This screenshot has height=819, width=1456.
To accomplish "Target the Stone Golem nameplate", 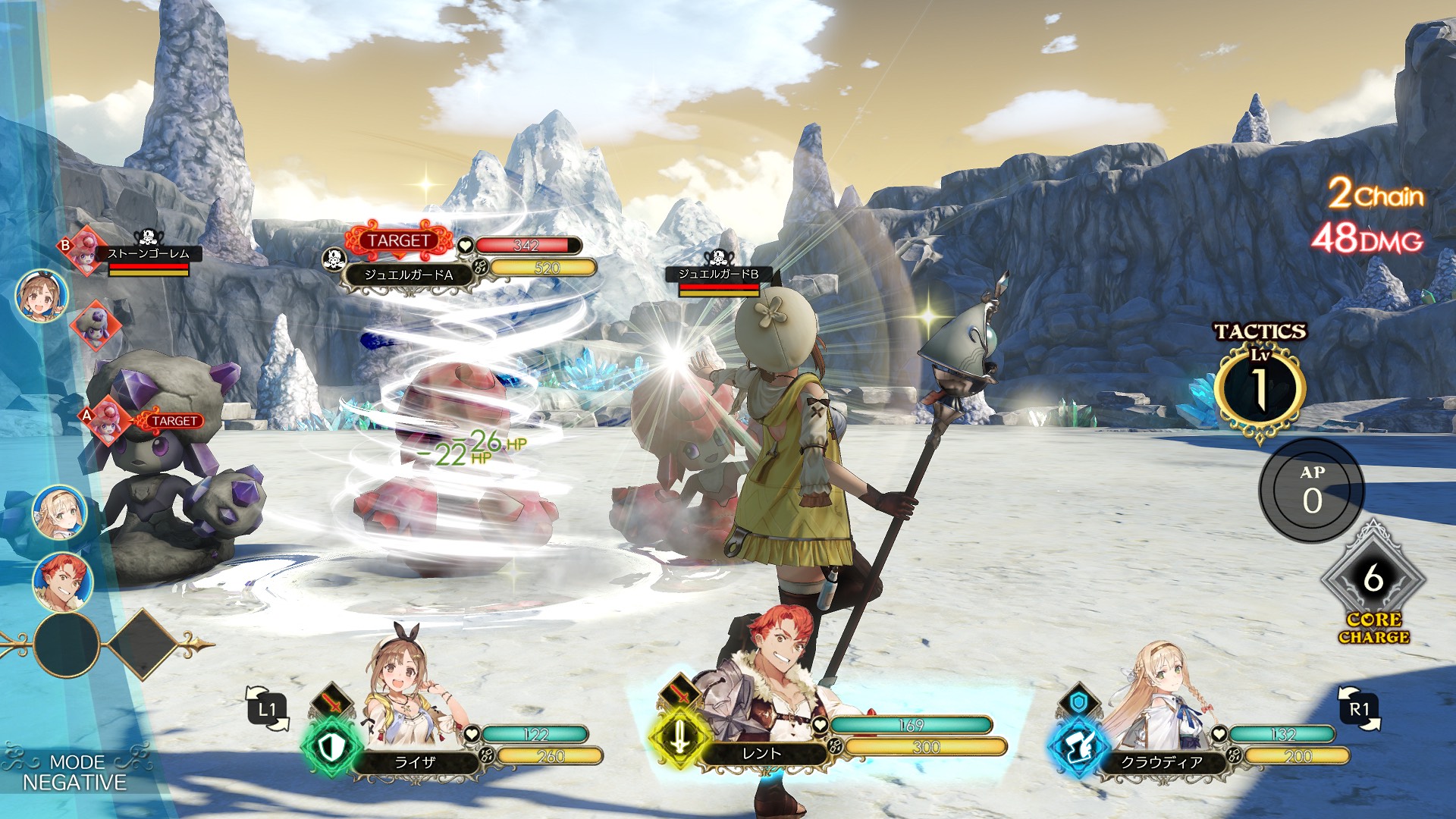I will 148,254.
